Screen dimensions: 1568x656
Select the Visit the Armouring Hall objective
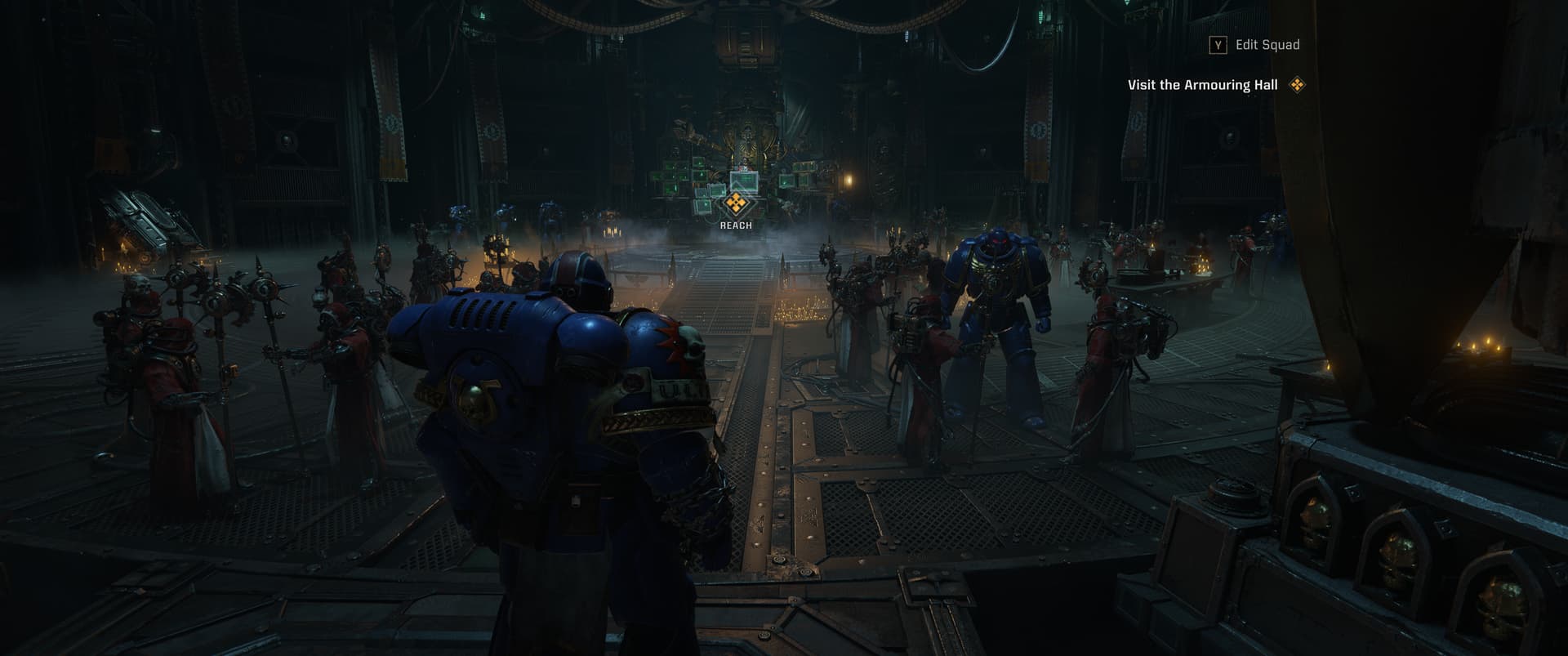1203,85
